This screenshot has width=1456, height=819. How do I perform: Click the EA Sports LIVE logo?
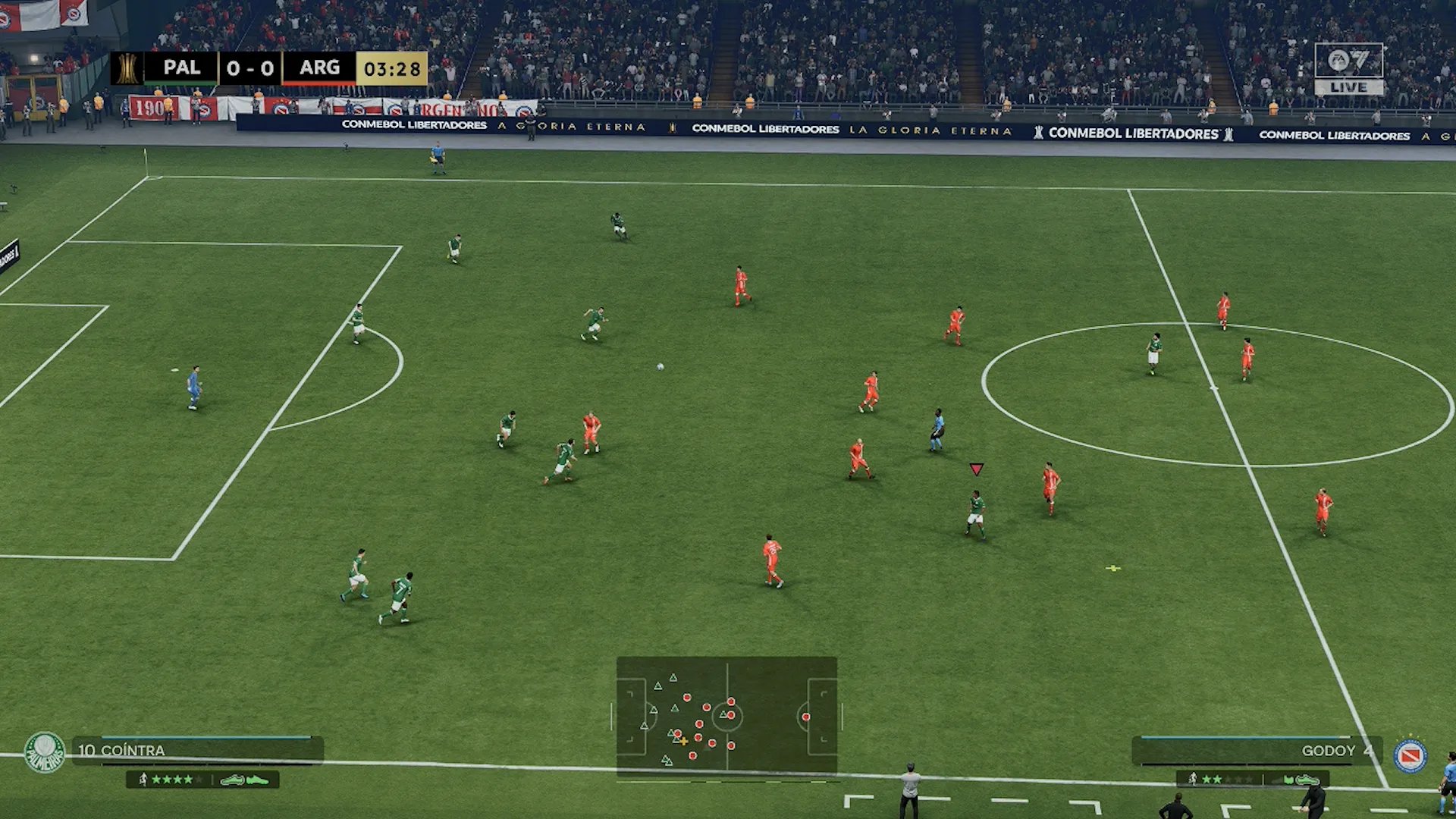coord(1348,69)
